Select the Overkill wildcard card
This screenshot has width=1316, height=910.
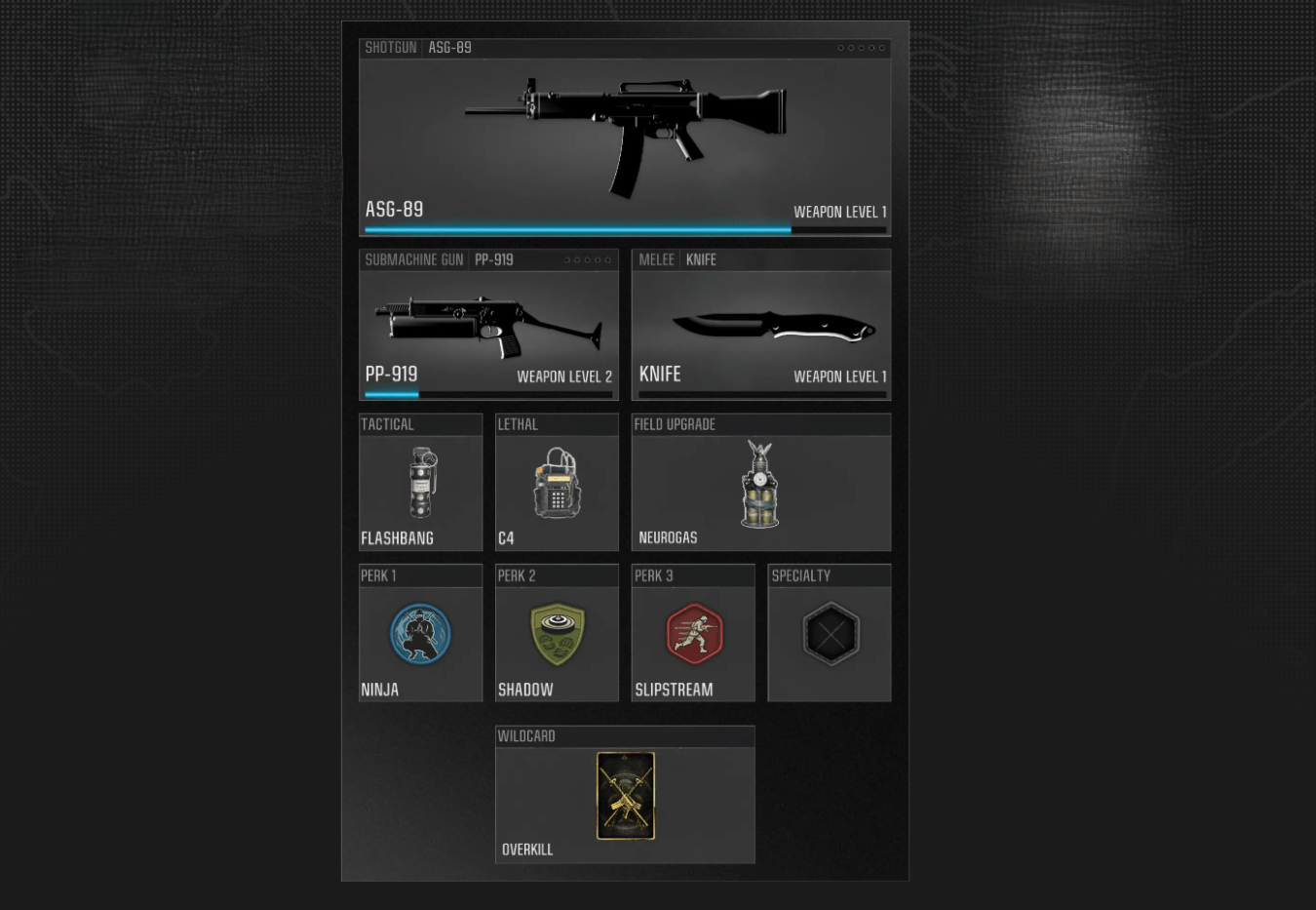(x=625, y=796)
